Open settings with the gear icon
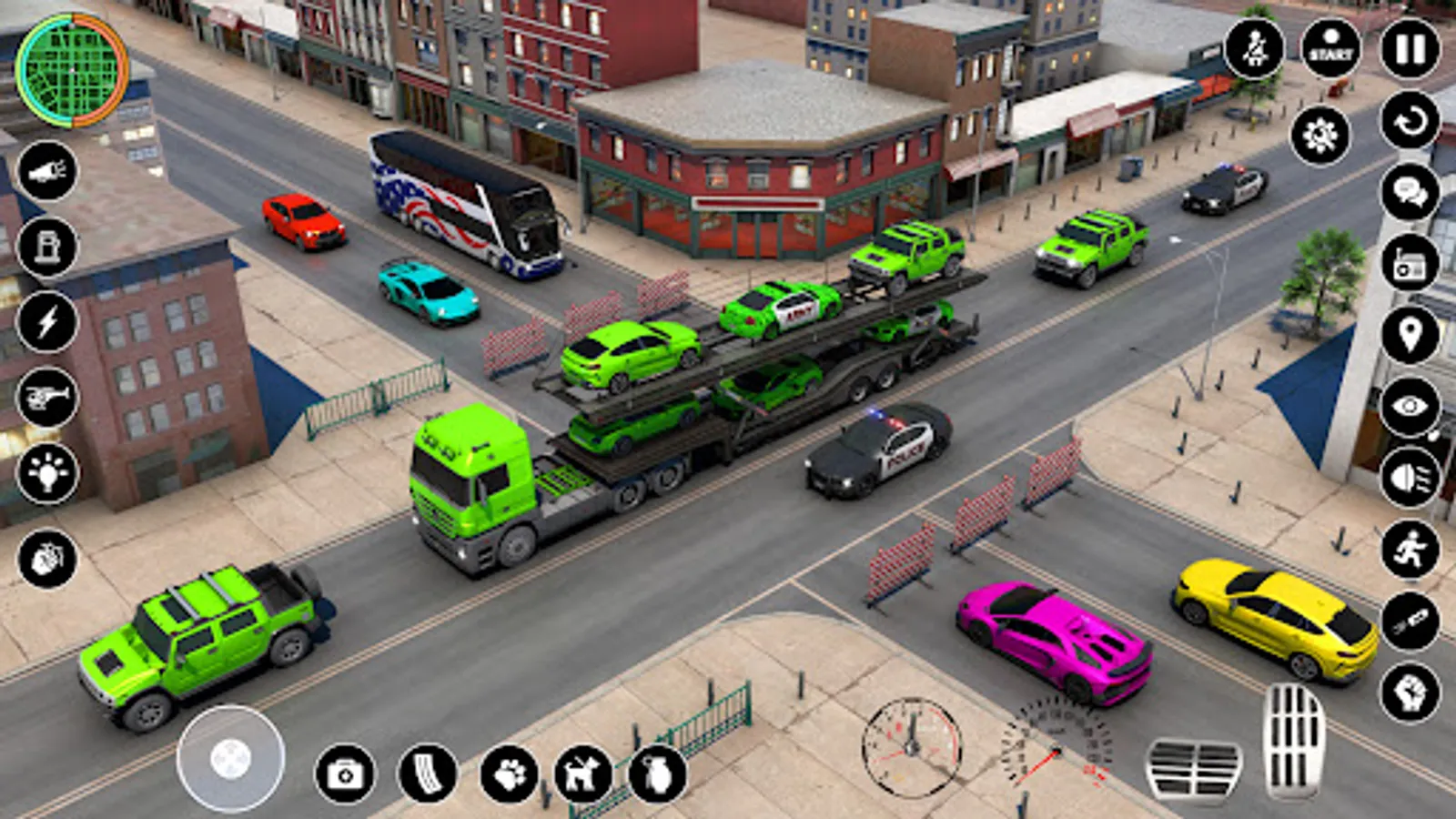Image resolution: width=1456 pixels, height=819 pixels. [1319, 136]
